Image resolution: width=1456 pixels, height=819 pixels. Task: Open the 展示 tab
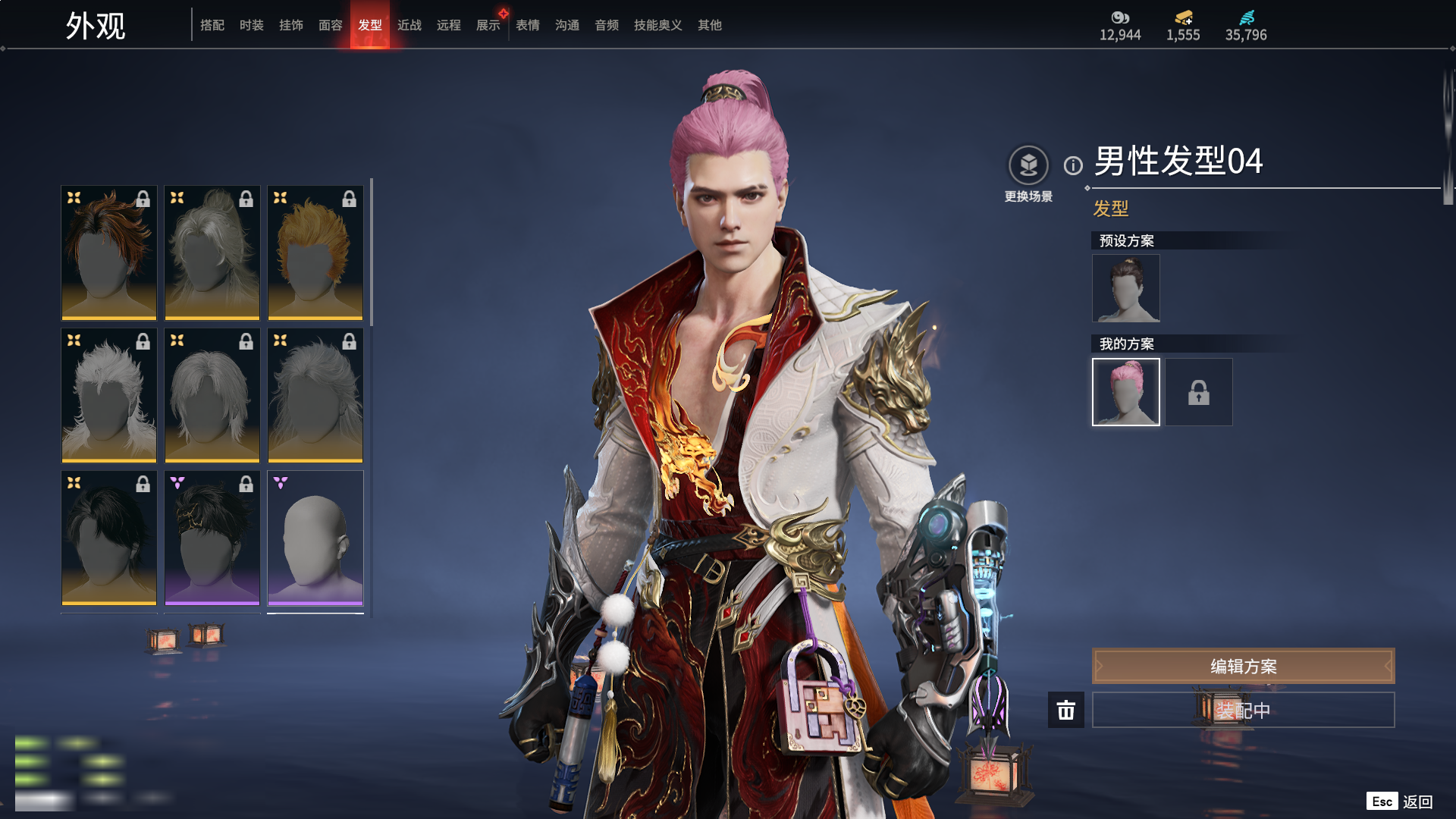488,25
